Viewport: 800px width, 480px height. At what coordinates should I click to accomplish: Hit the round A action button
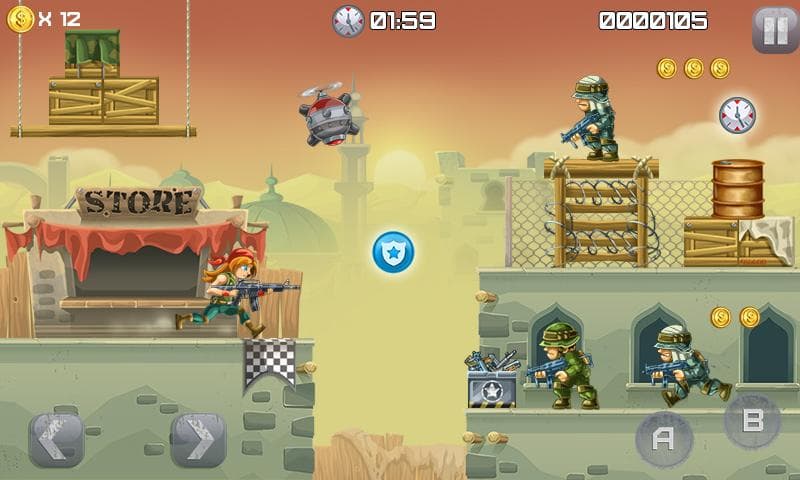point(664,439)
